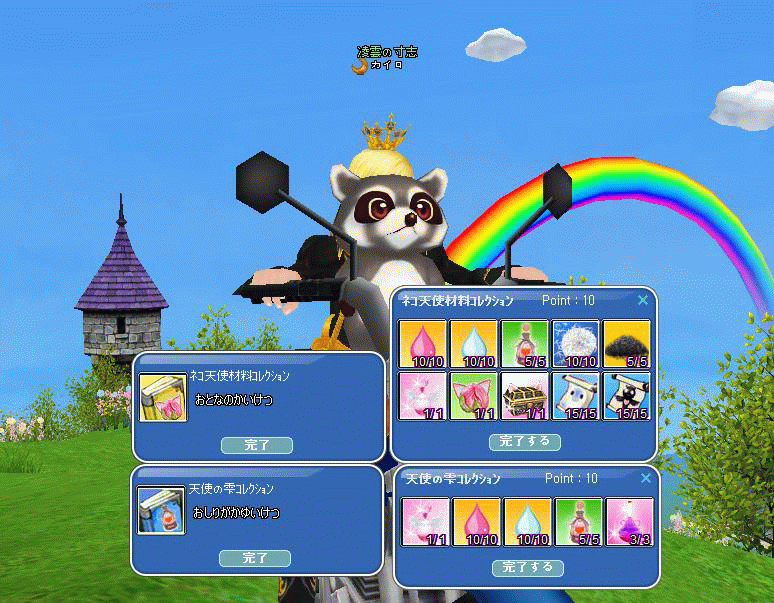Select pink angel item in 天使の雫コレクション window
The image size is (774, 603).
[x=425, y=523]
